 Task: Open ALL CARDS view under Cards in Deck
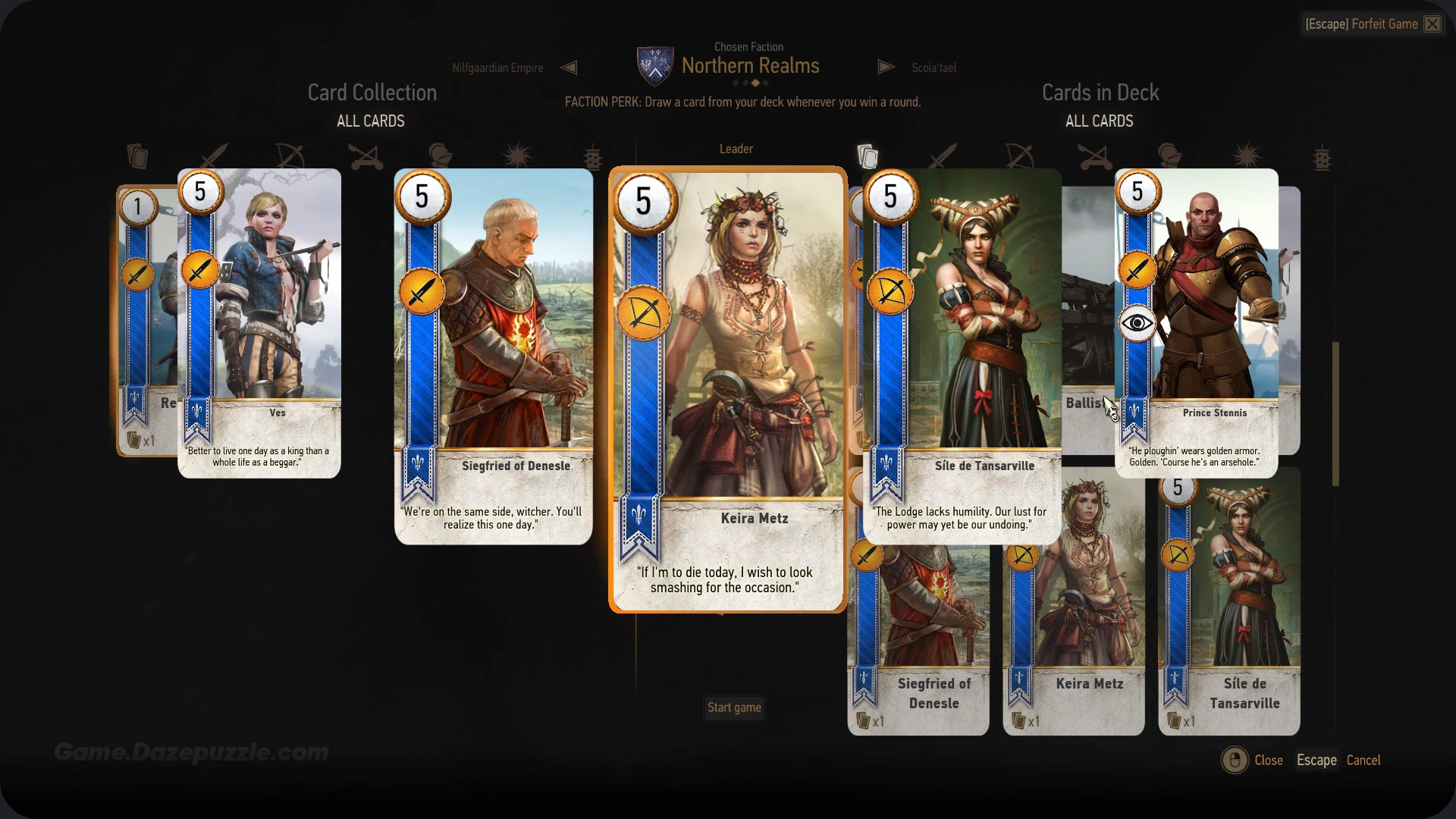tap(1100, 121)
